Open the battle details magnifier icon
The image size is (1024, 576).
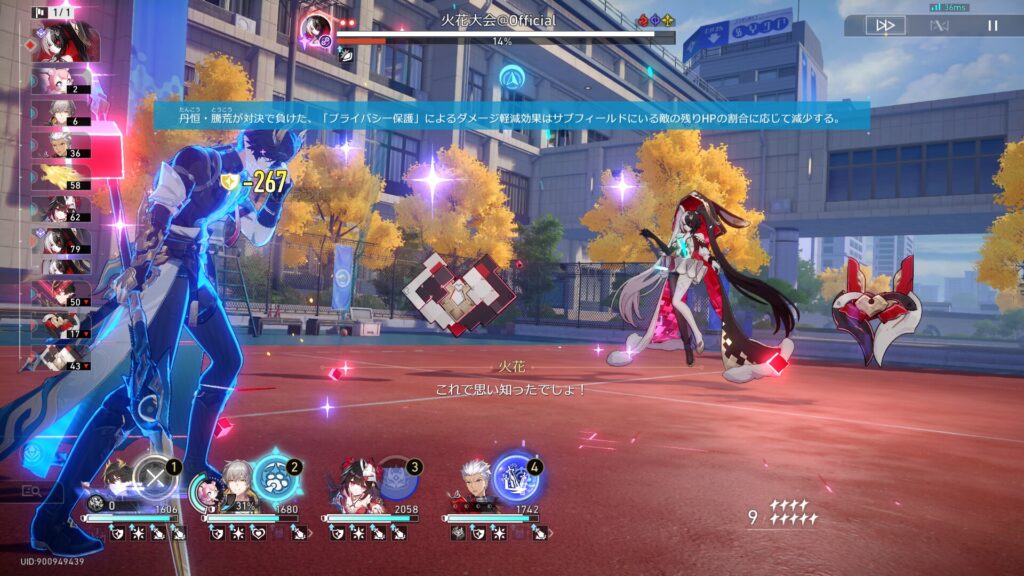31,491
